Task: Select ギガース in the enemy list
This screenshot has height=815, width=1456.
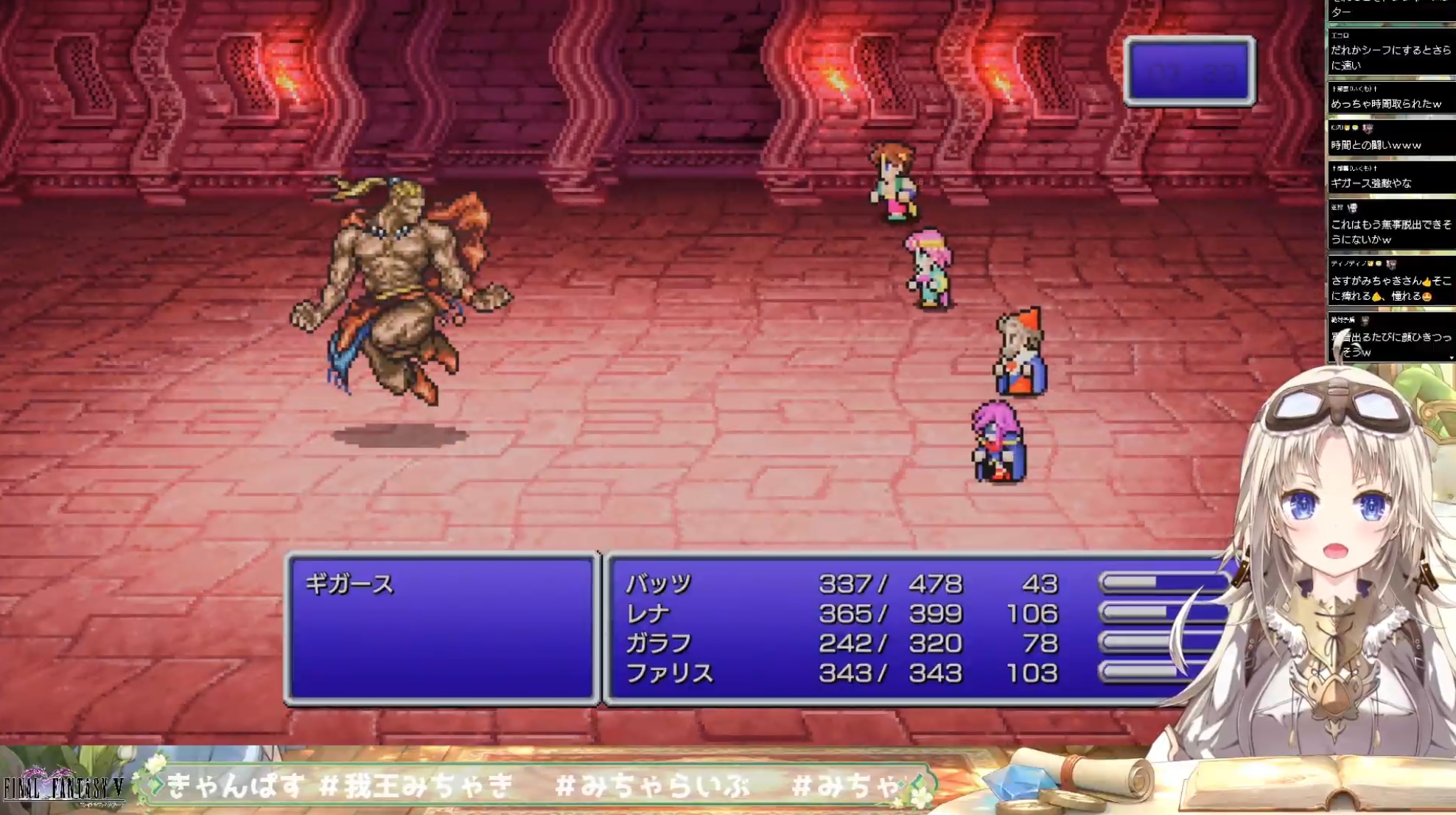Action: pyautogui.click(x=349, y=584)
